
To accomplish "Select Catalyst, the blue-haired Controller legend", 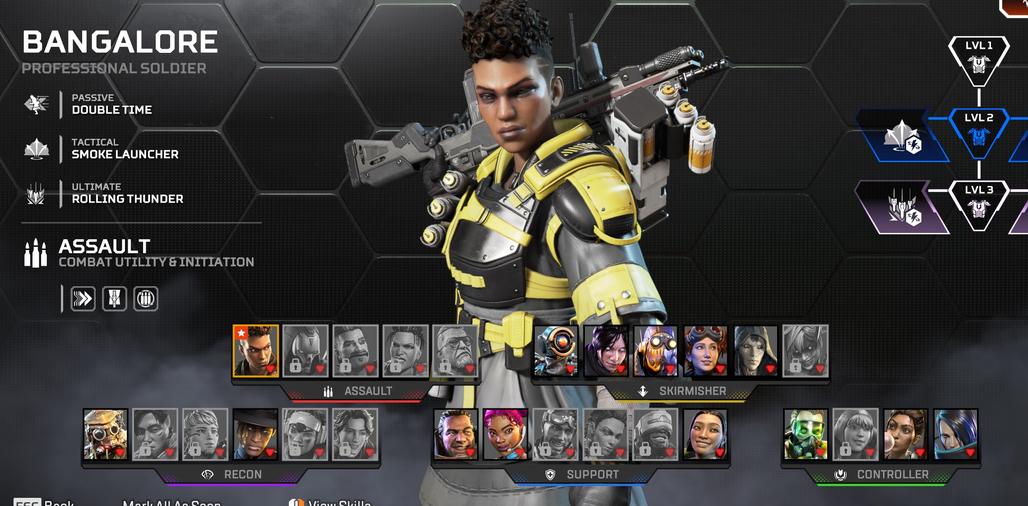I will (x=956, y=434).
